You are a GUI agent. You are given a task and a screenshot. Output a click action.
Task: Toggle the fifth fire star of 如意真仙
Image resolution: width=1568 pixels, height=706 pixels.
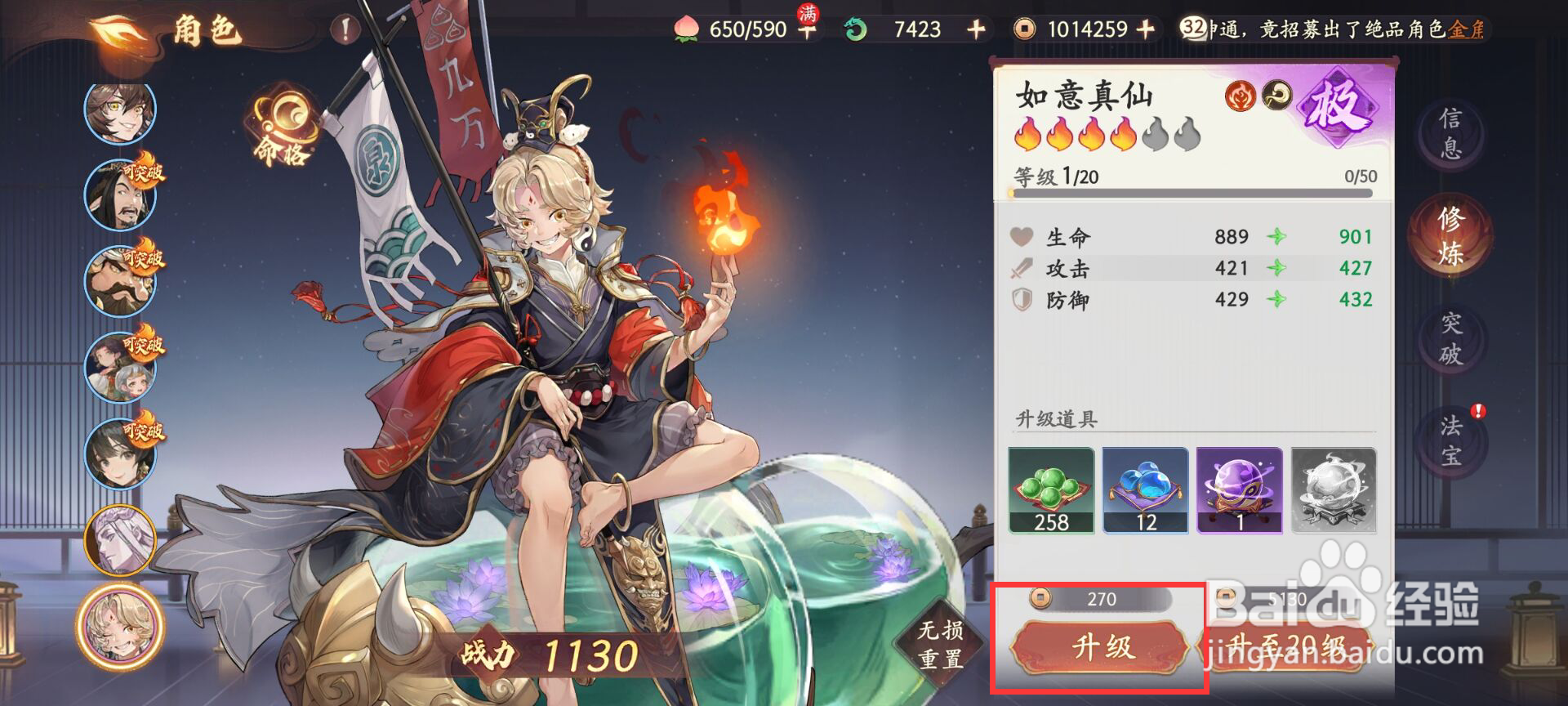tap(1156, 136)
